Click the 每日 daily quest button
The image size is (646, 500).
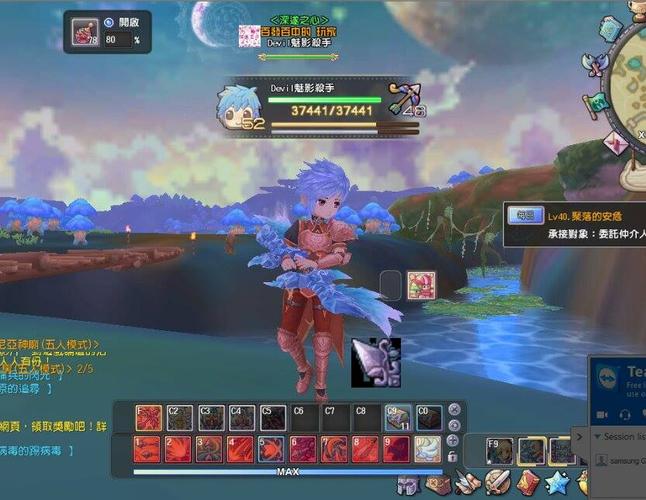click(x=524, y=216)
